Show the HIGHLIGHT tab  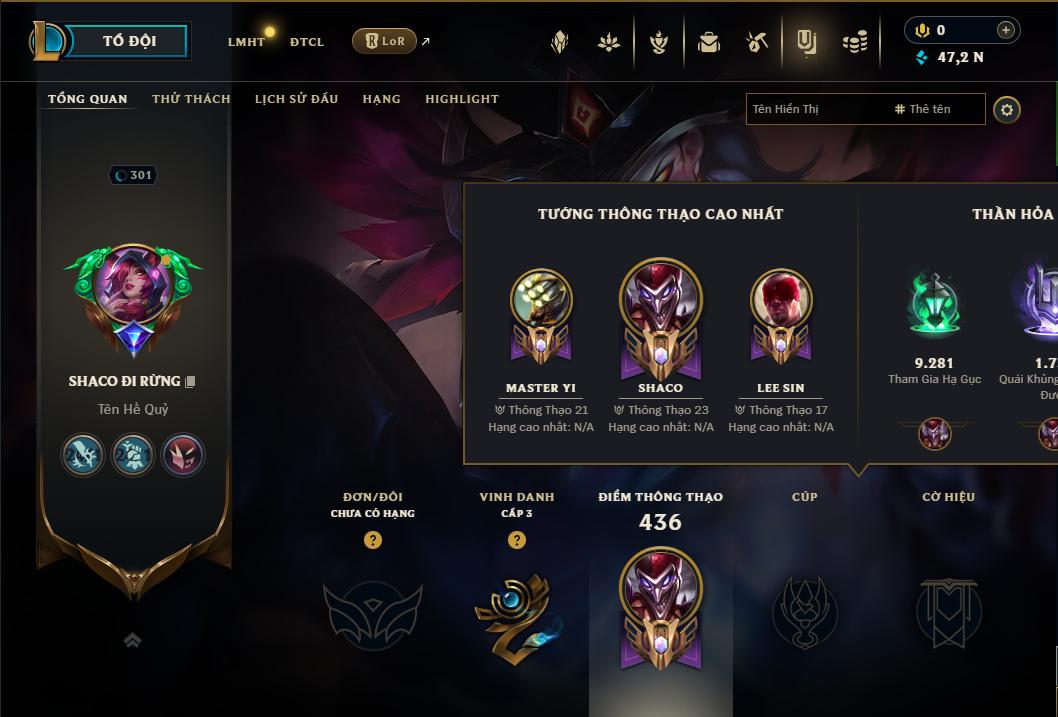[462, 99]
